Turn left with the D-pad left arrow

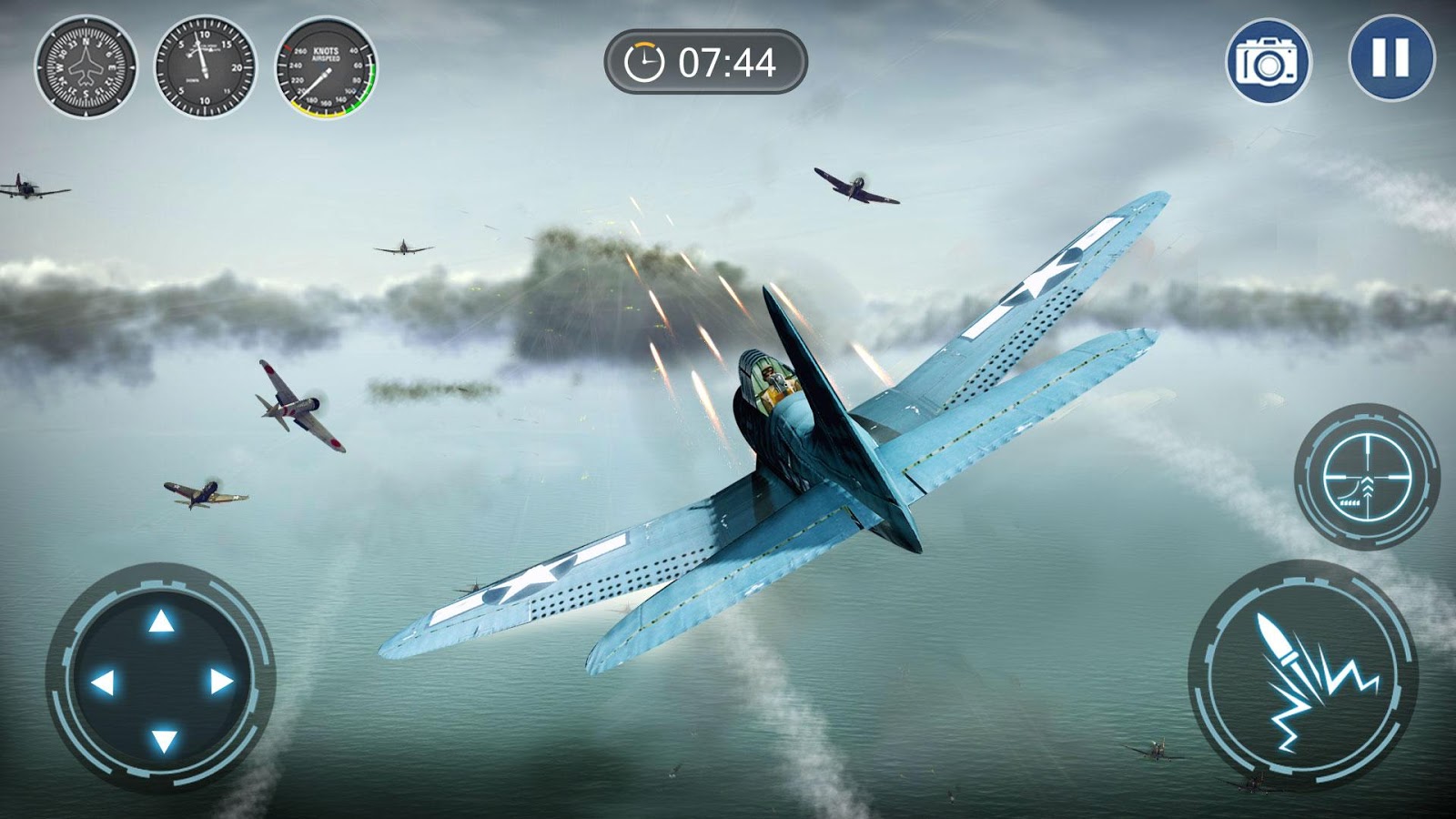tap(103, 682)
